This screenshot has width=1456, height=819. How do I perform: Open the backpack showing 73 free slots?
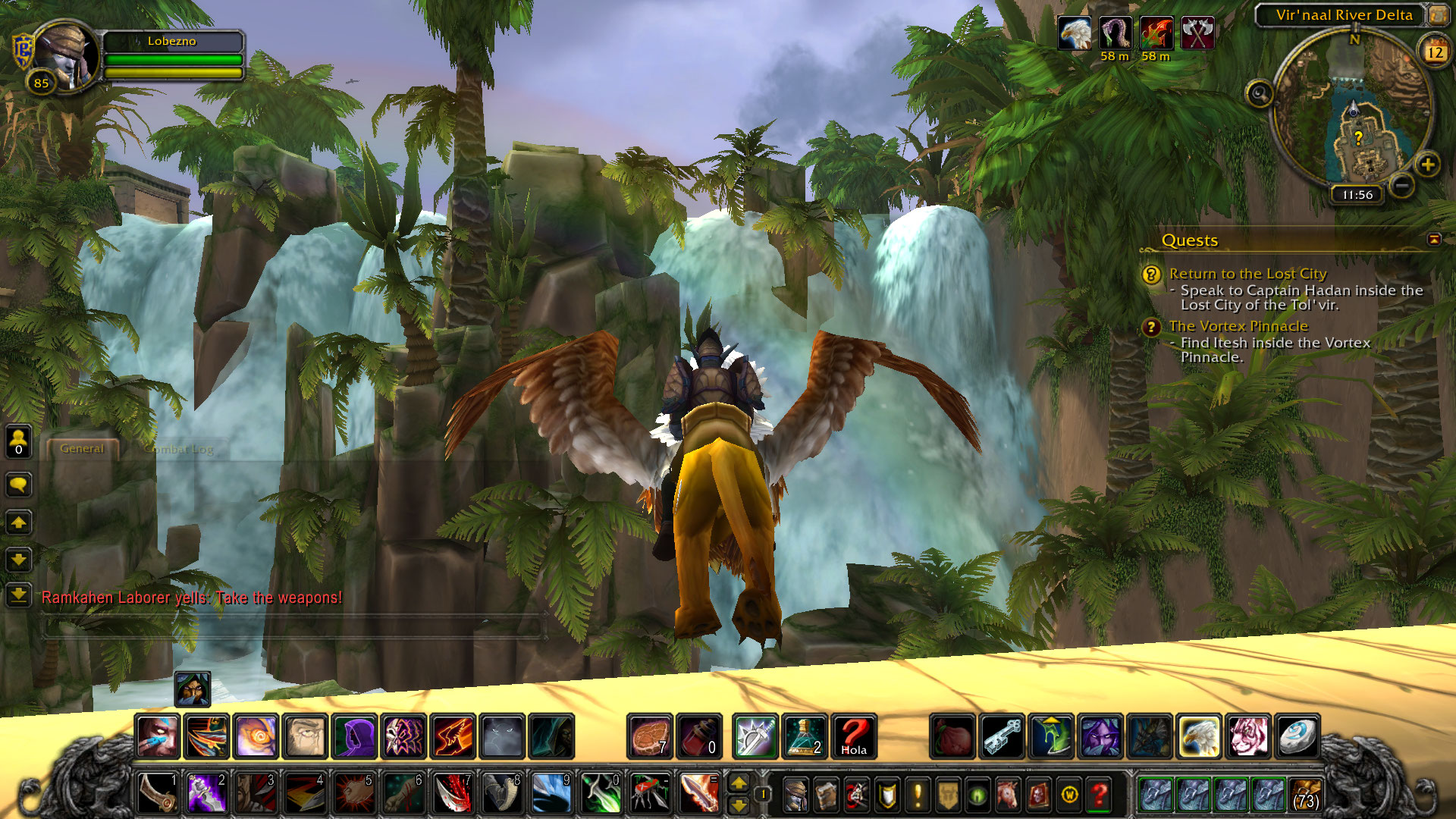coord(1305,795)
